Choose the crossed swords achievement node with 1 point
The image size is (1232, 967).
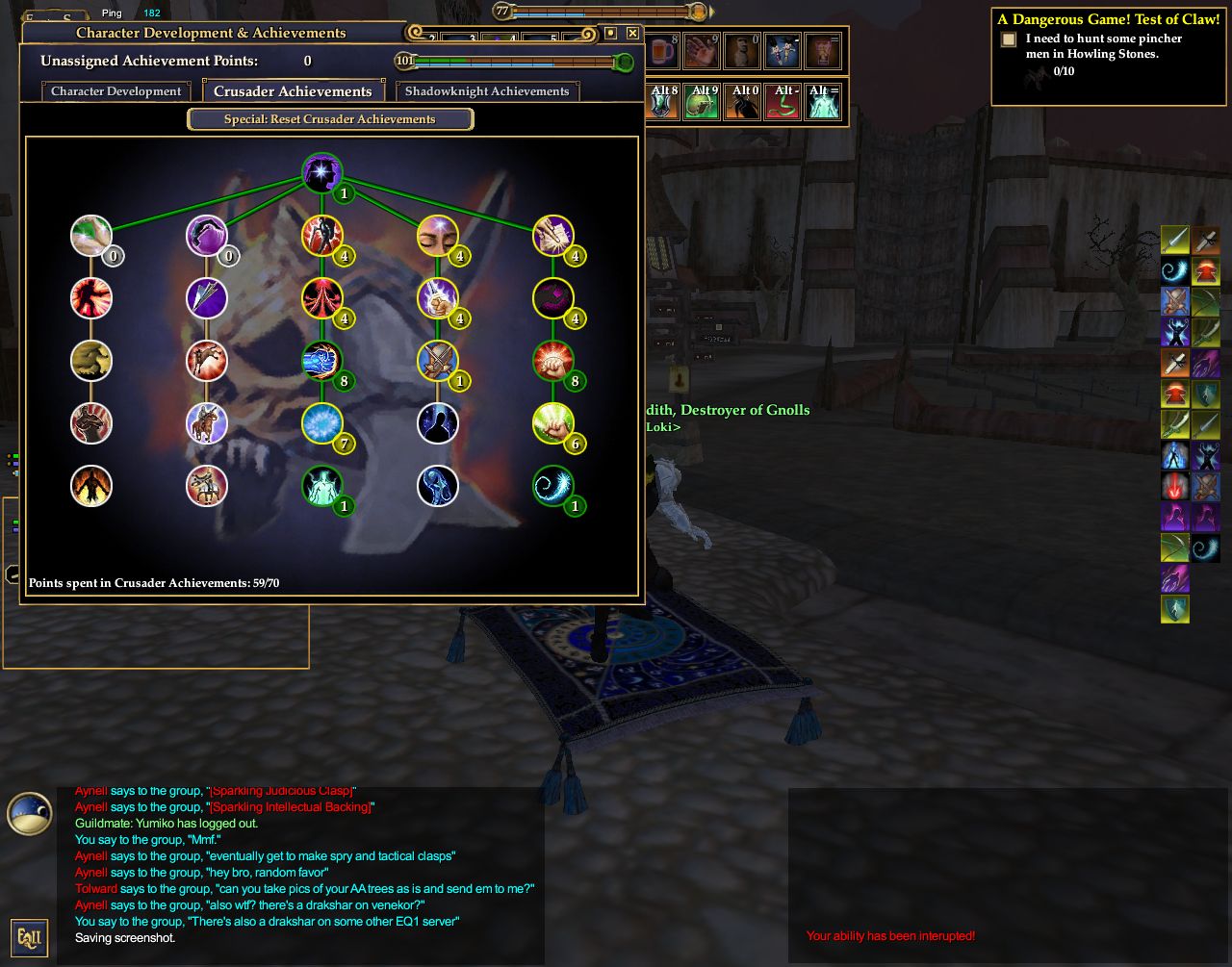(437, 361)
